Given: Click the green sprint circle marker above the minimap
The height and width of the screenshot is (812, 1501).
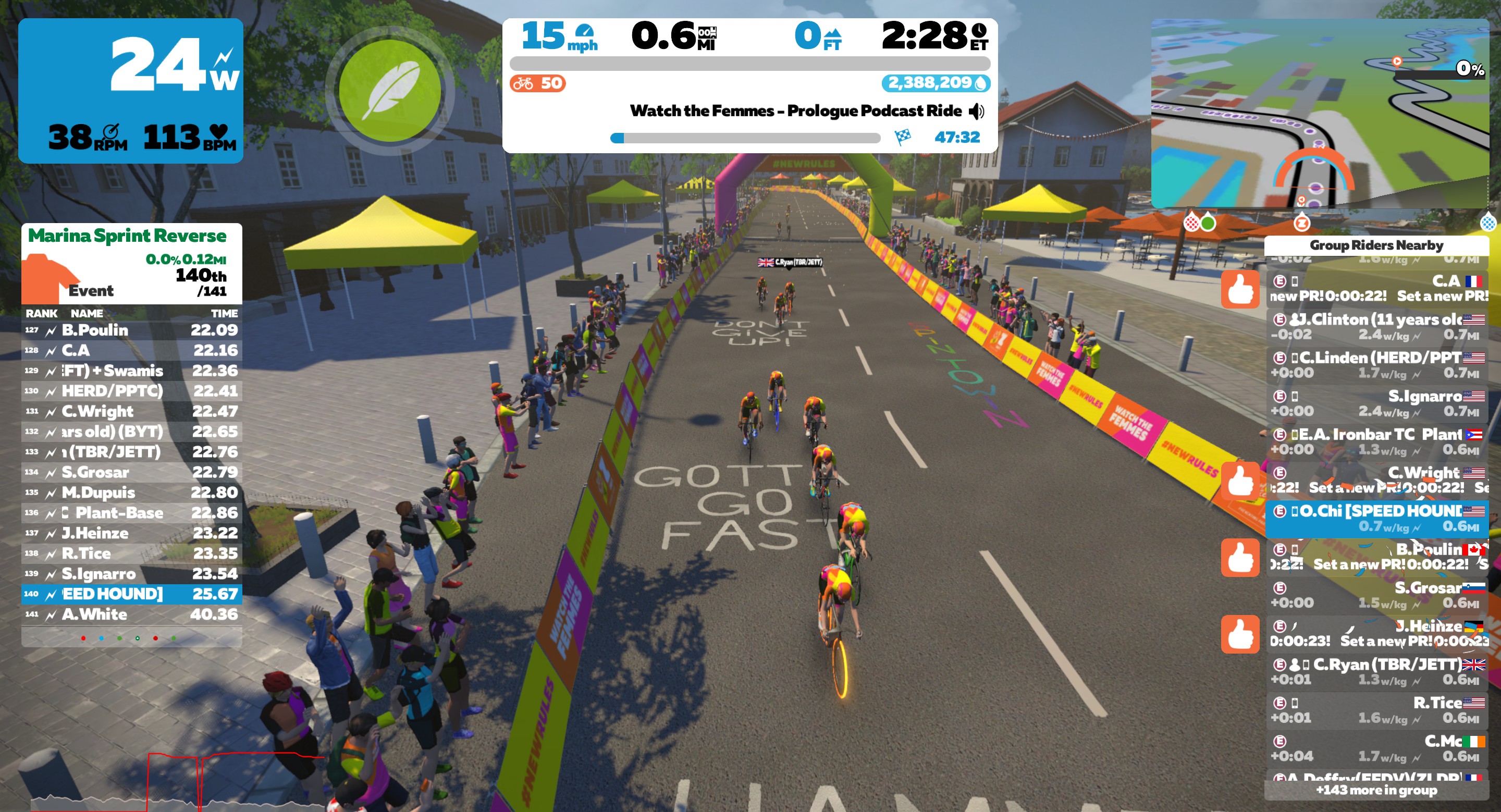Looking at the screenshot, I should tap(1209, 224).
